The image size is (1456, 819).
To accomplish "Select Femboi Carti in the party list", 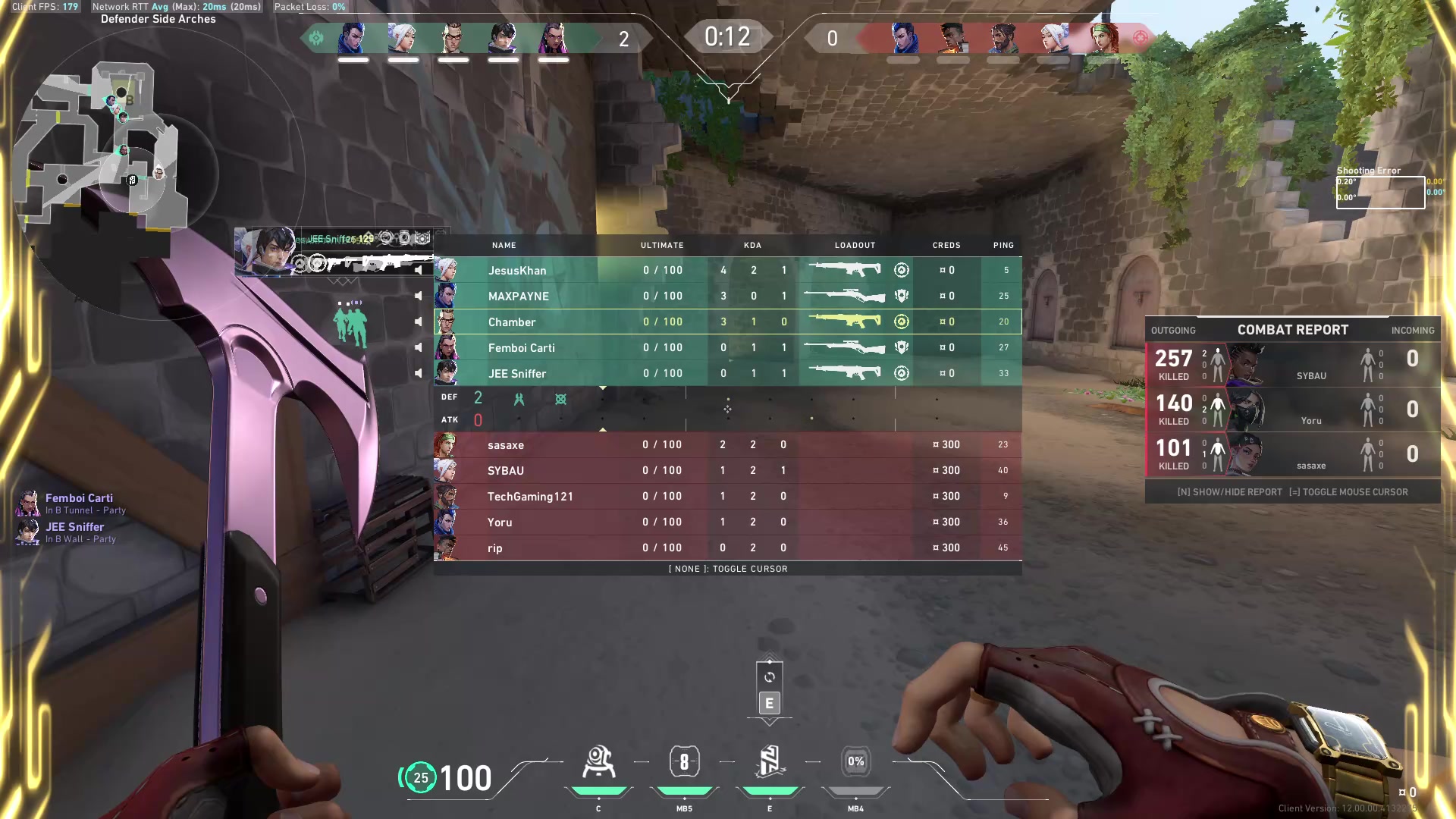I will [79, 503].
